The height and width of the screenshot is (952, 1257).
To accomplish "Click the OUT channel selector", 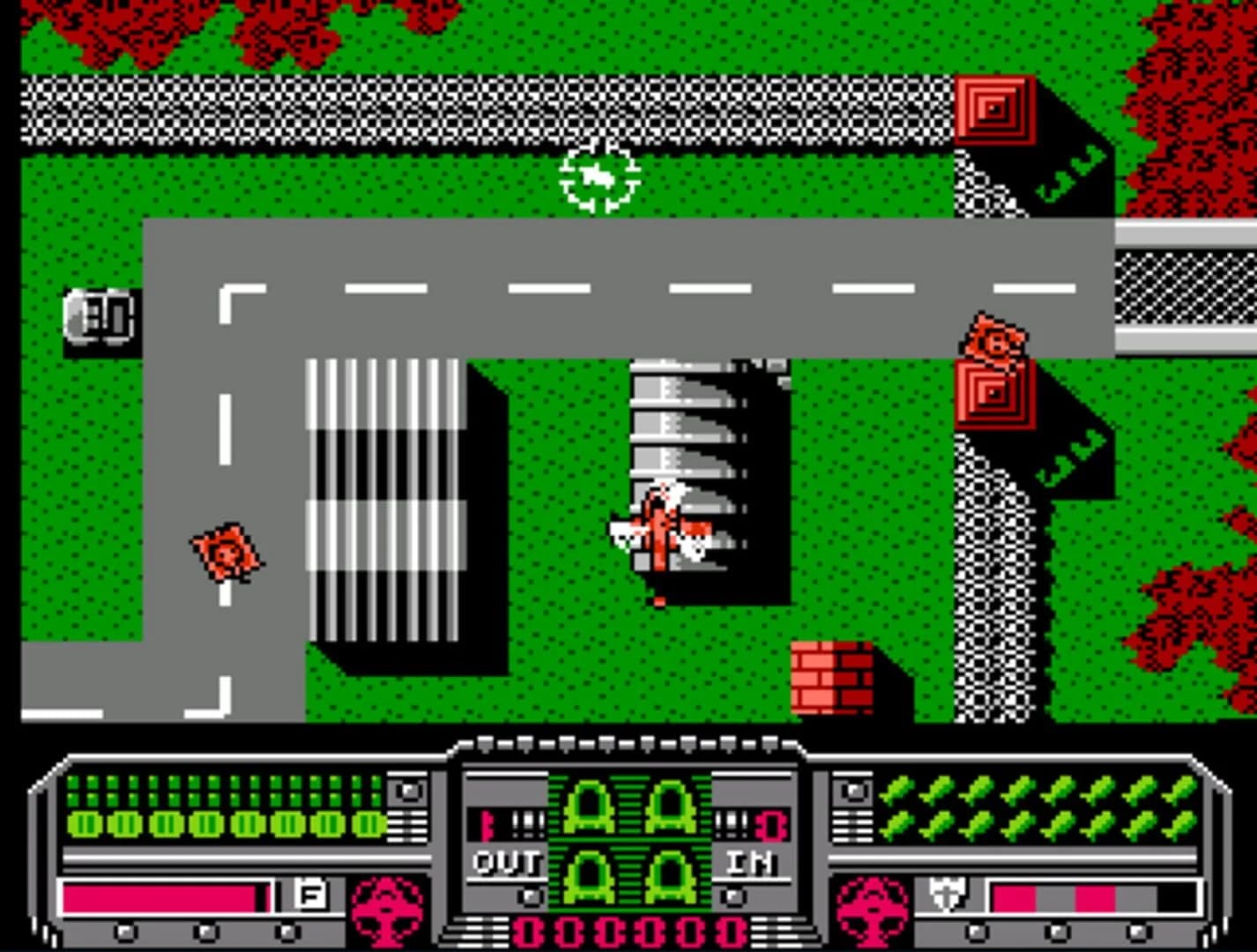I will coord(507,864).
